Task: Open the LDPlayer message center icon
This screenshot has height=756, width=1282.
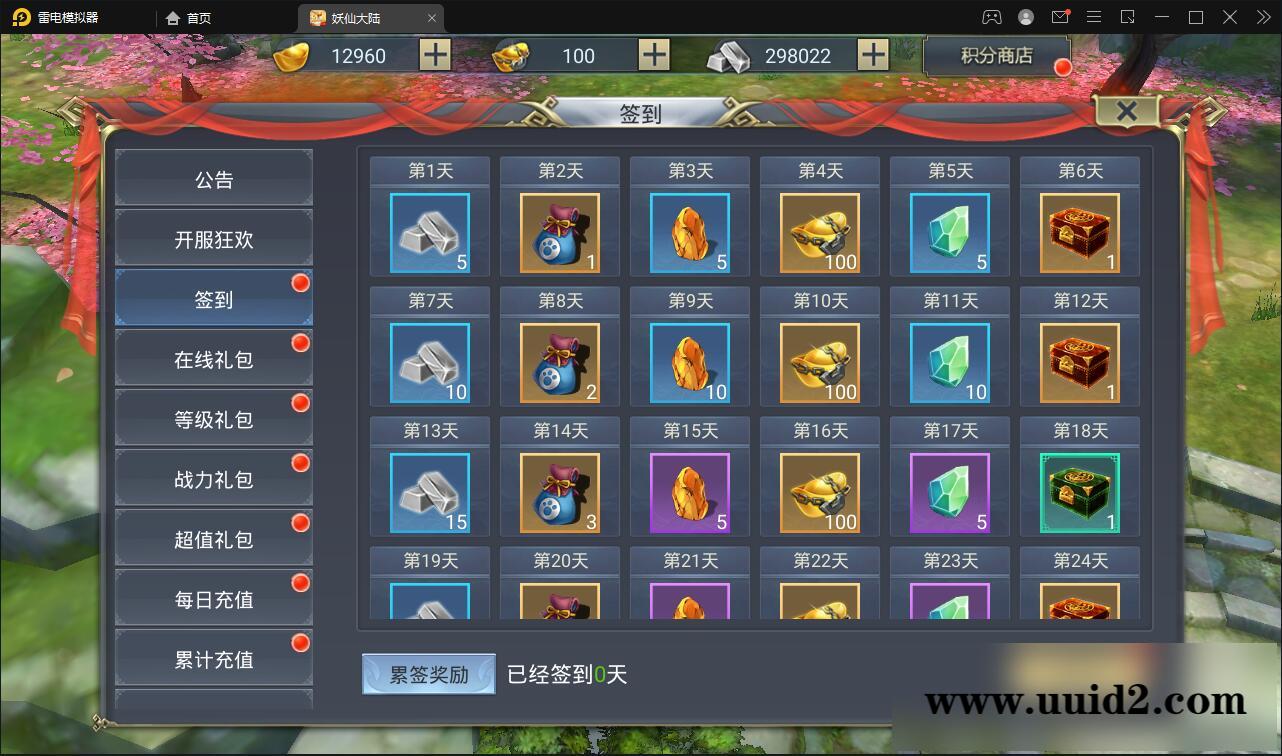Action: pos(1060,17)
